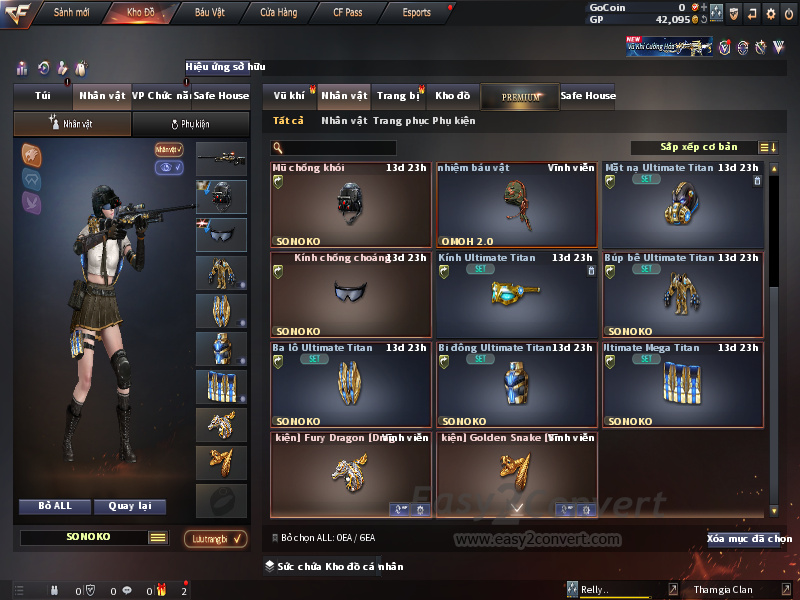Open the PREMIUM storage tab

(520, 96)
